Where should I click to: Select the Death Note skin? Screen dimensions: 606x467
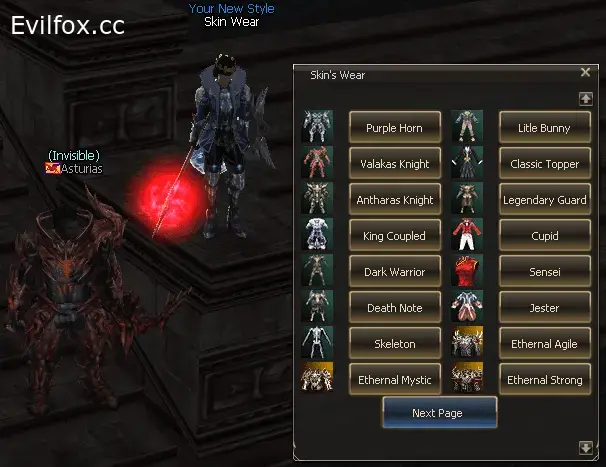[x=394, y=308]
